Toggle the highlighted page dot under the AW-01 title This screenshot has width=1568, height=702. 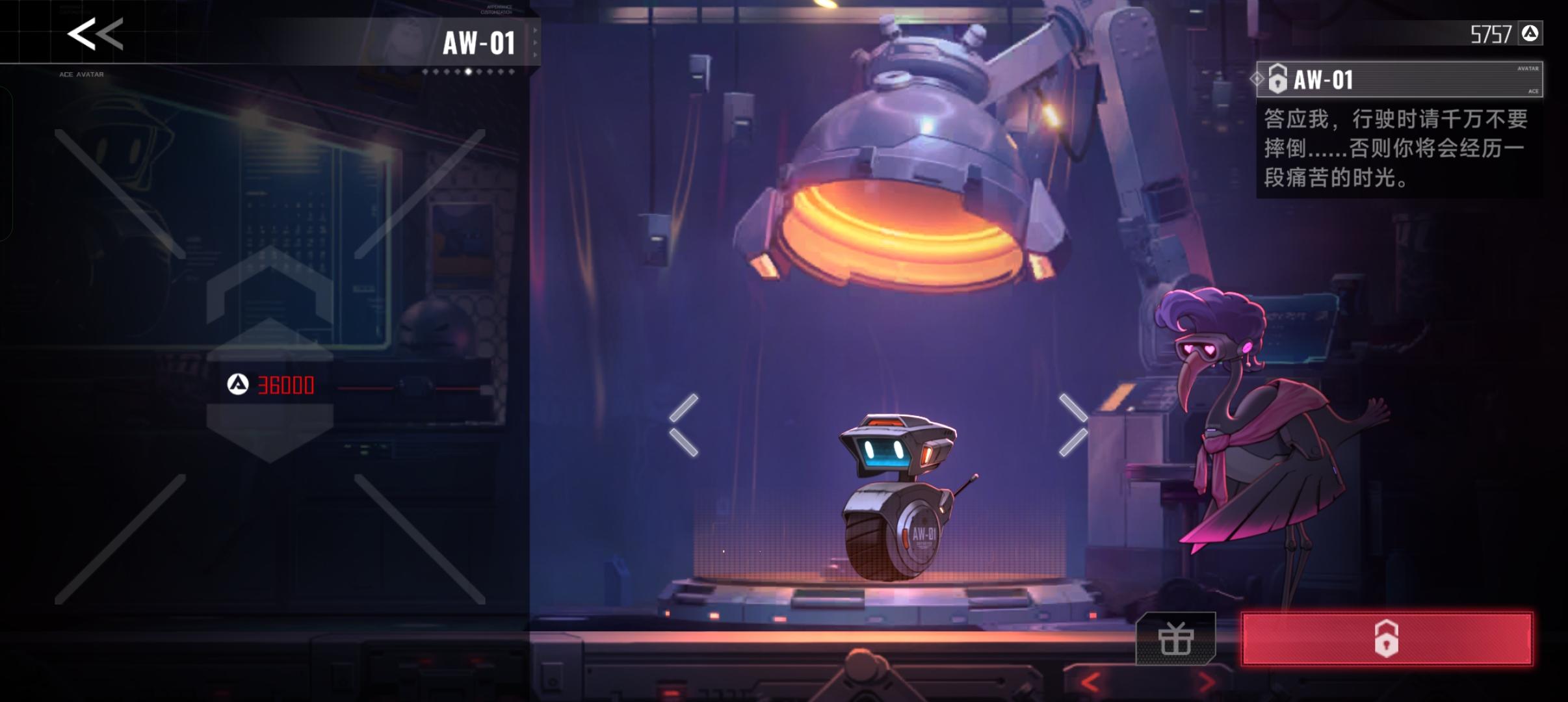pyautogui.click(x=467, y=72)
